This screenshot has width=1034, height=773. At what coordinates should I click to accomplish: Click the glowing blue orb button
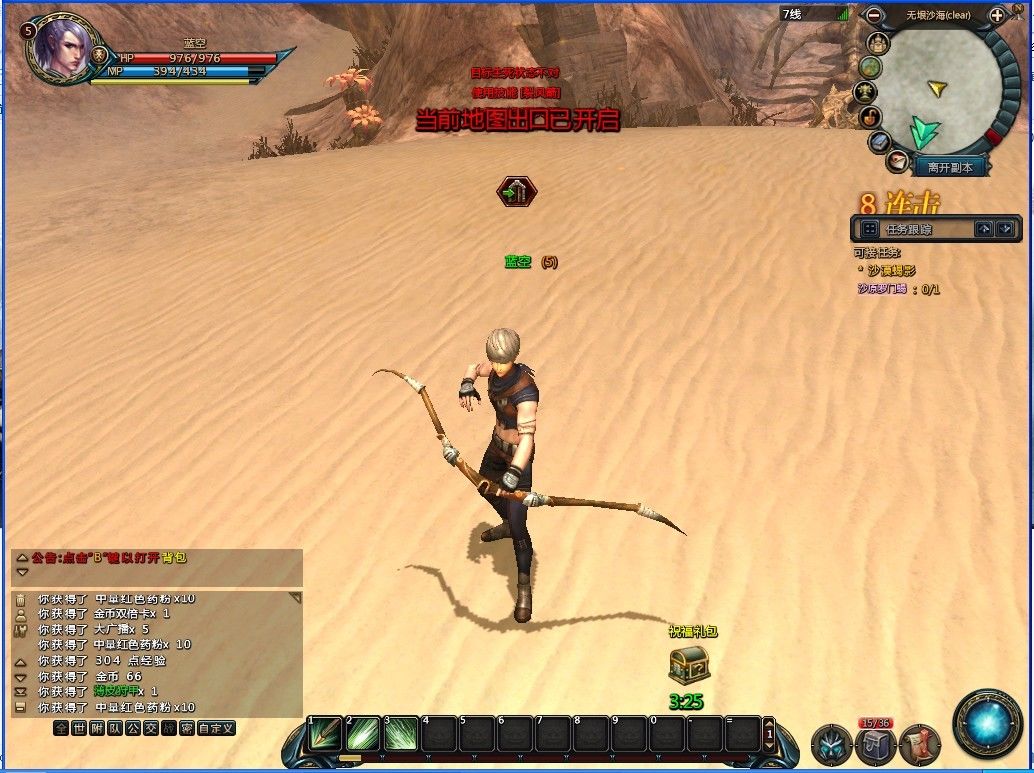click(x=988, y=723)
